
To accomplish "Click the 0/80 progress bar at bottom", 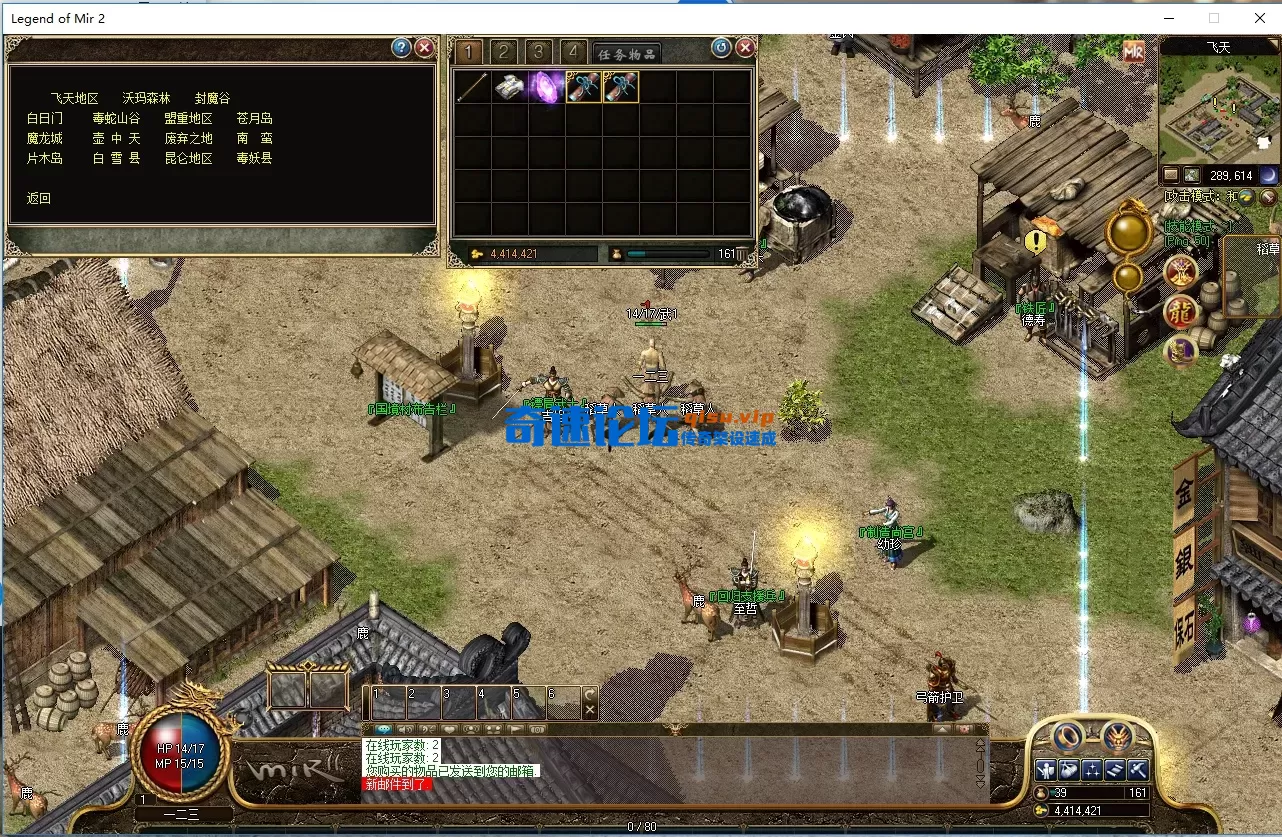I will pos(640,828).
